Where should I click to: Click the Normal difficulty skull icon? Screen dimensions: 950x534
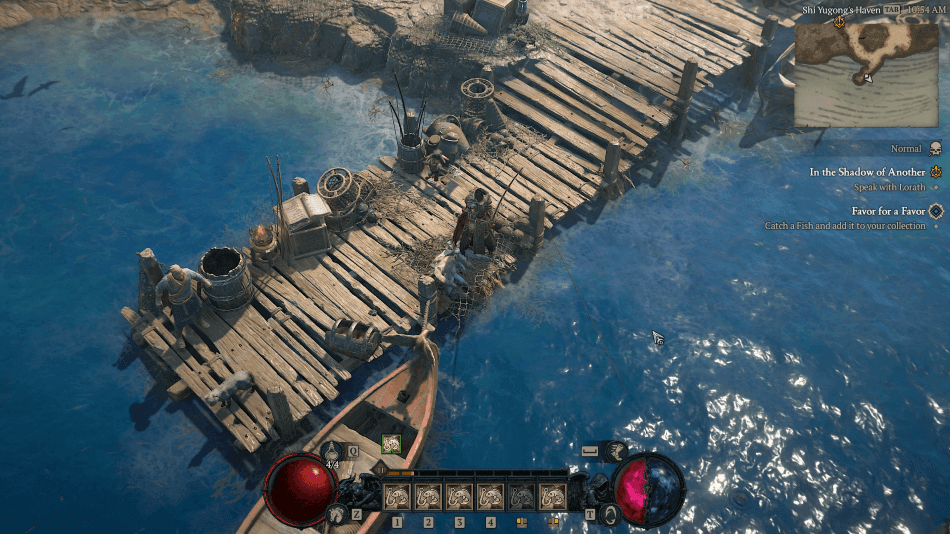coord(936,149)
